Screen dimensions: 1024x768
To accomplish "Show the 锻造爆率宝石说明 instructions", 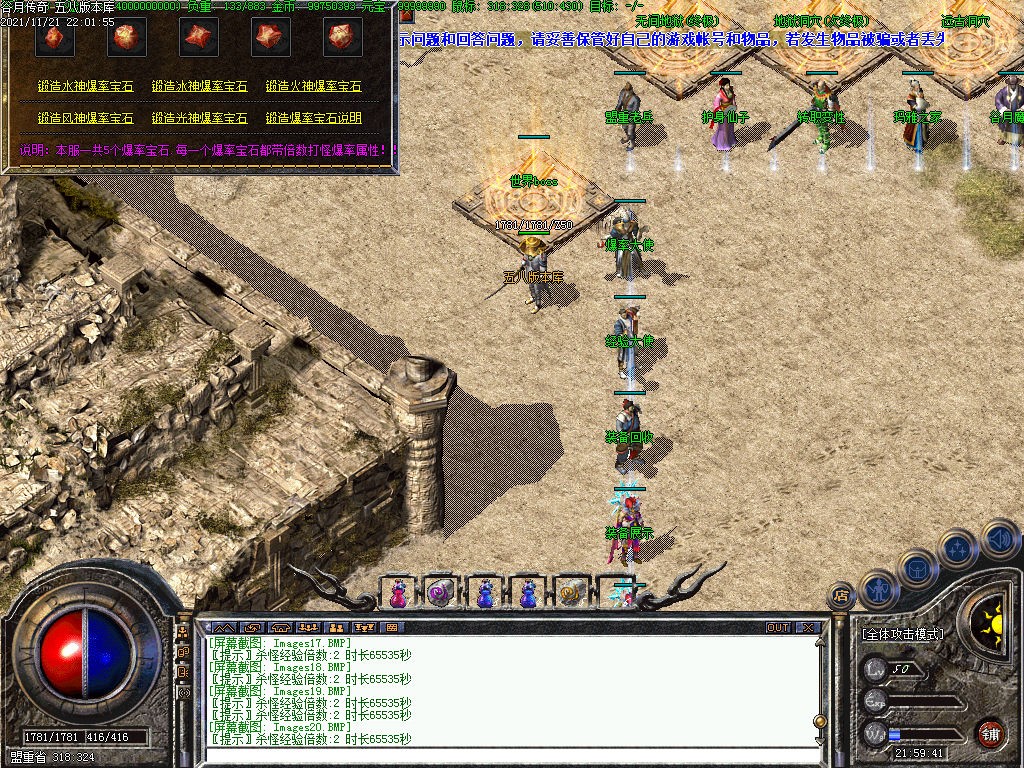I will (314, 118).
